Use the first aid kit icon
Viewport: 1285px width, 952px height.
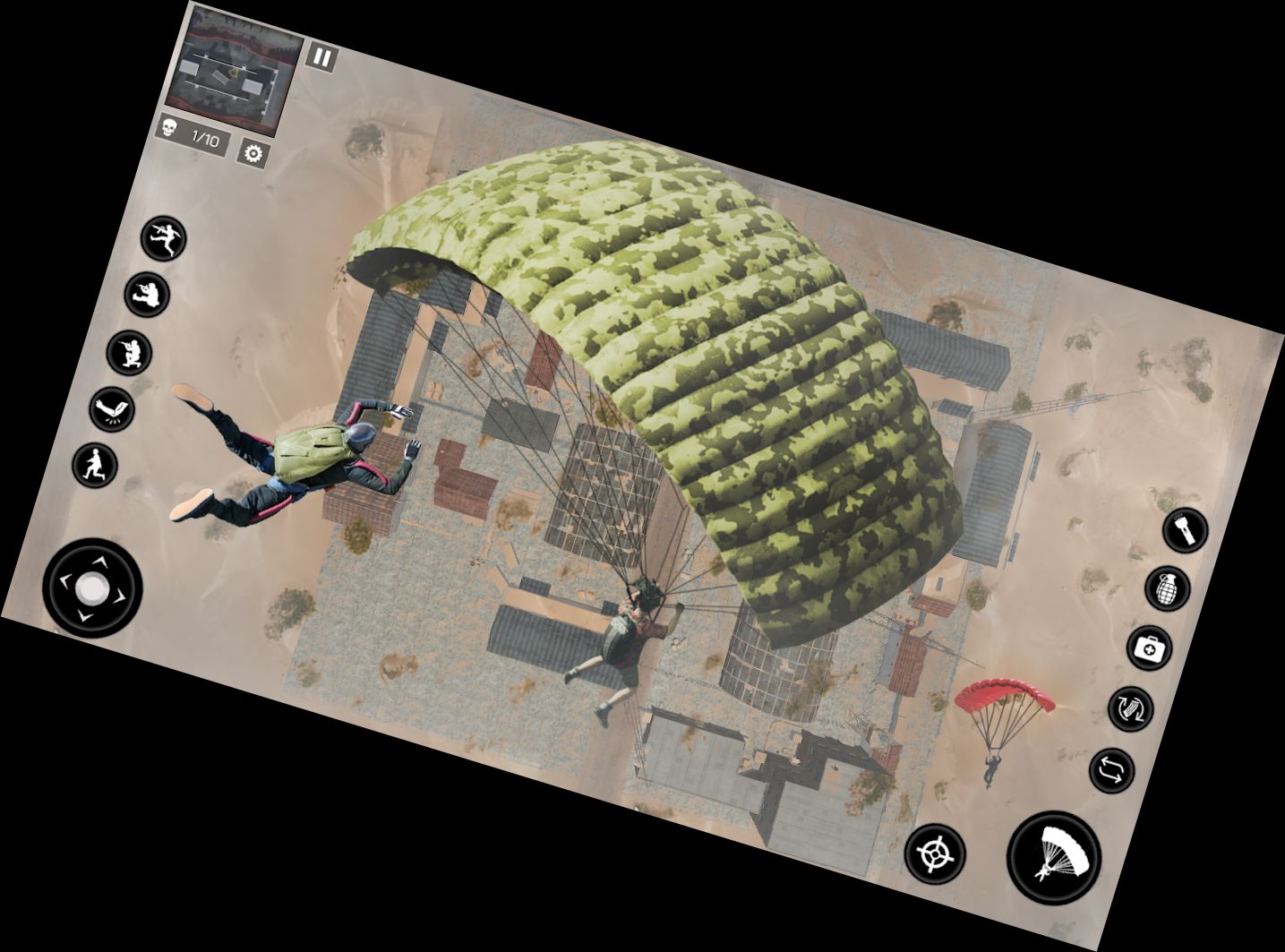[1149, 648]
